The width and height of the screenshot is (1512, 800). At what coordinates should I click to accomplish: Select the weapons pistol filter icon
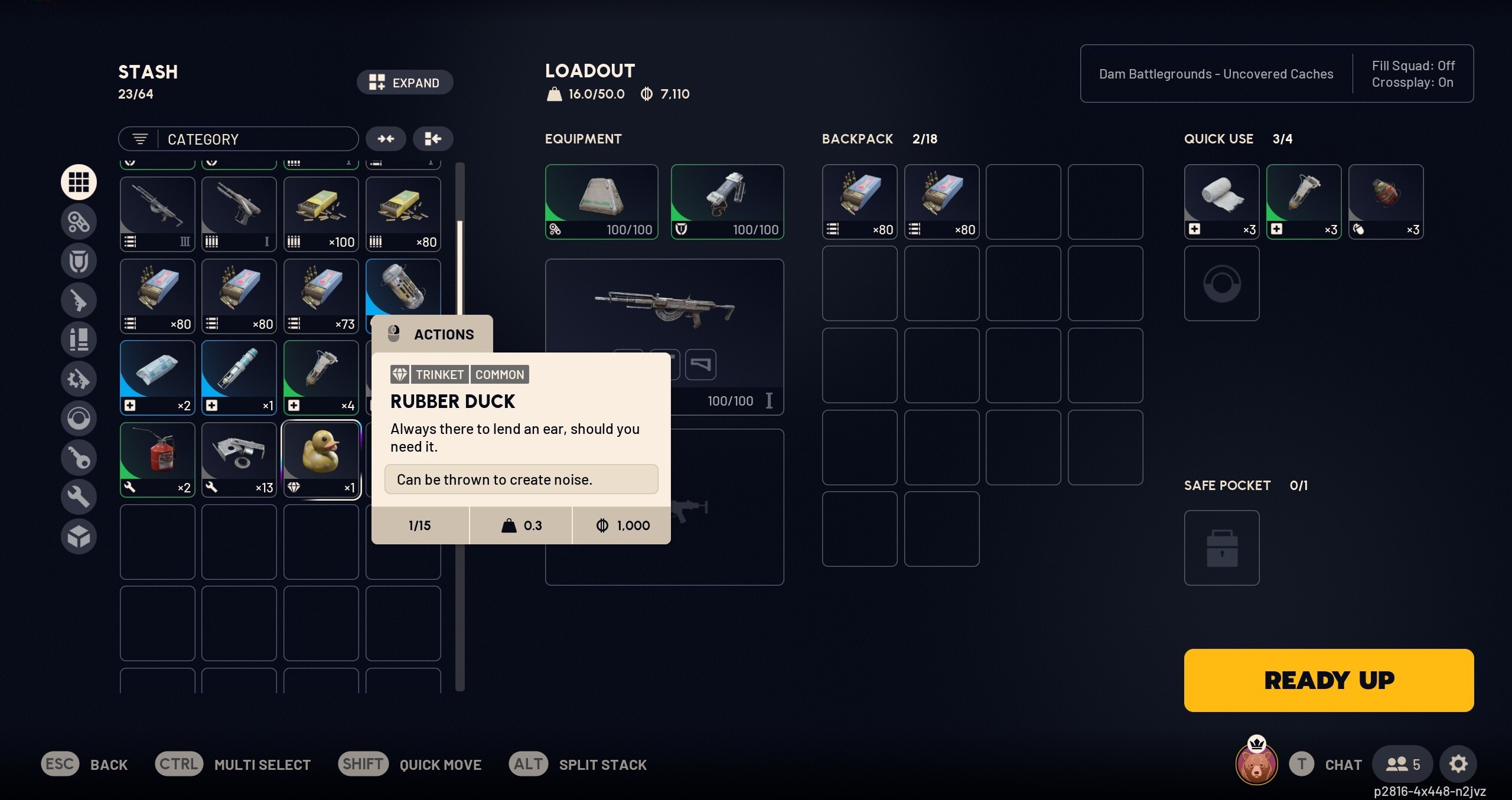click(79, 300)
